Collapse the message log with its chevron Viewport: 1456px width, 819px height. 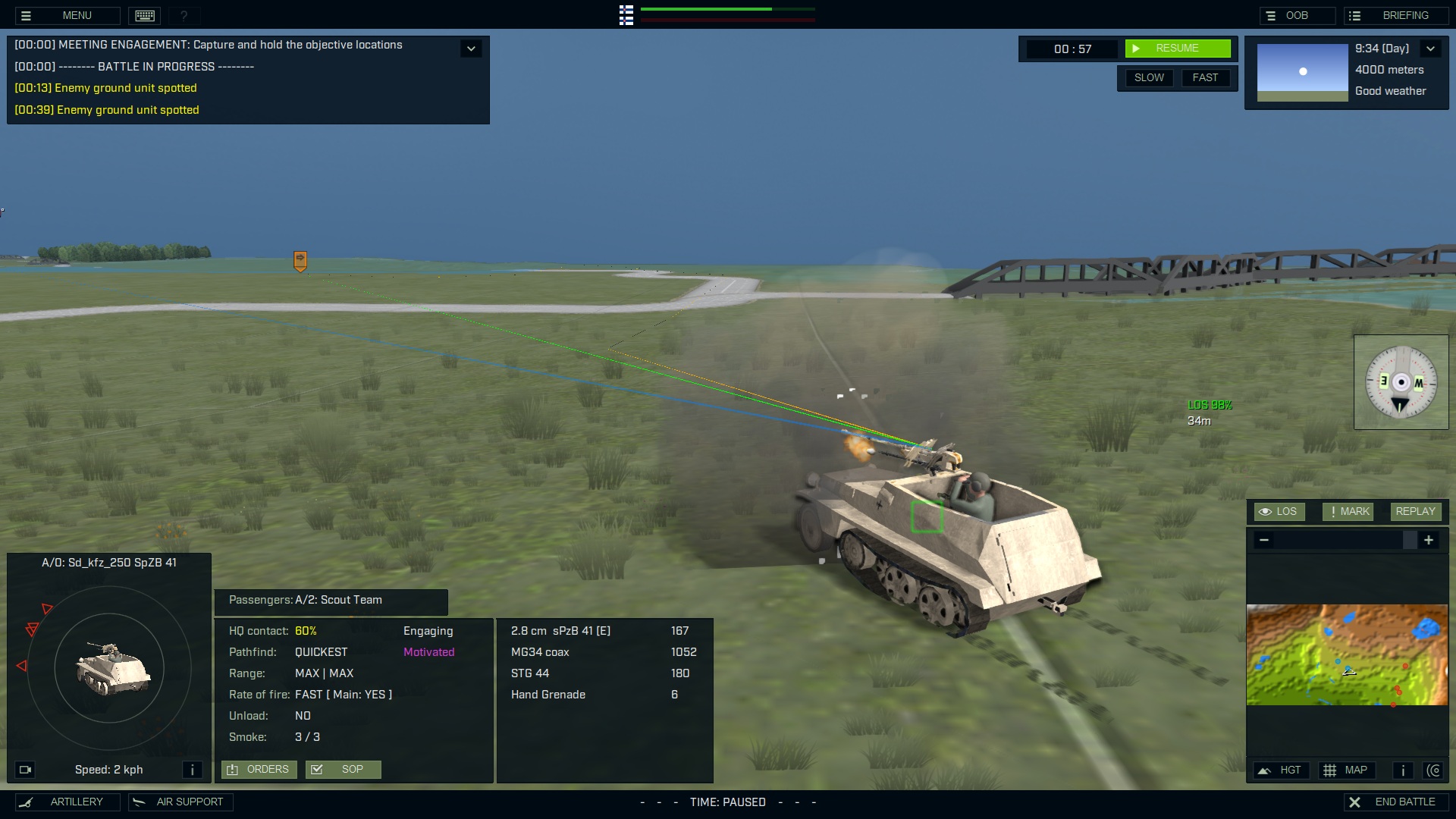tap(470, 48)
